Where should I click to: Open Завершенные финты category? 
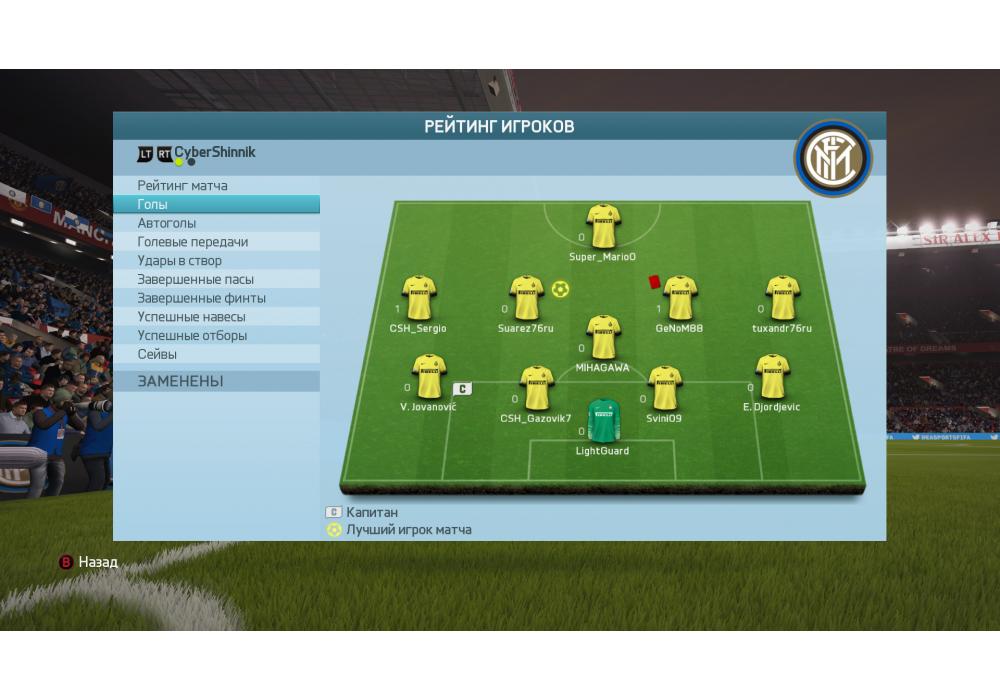coord(202,298)
